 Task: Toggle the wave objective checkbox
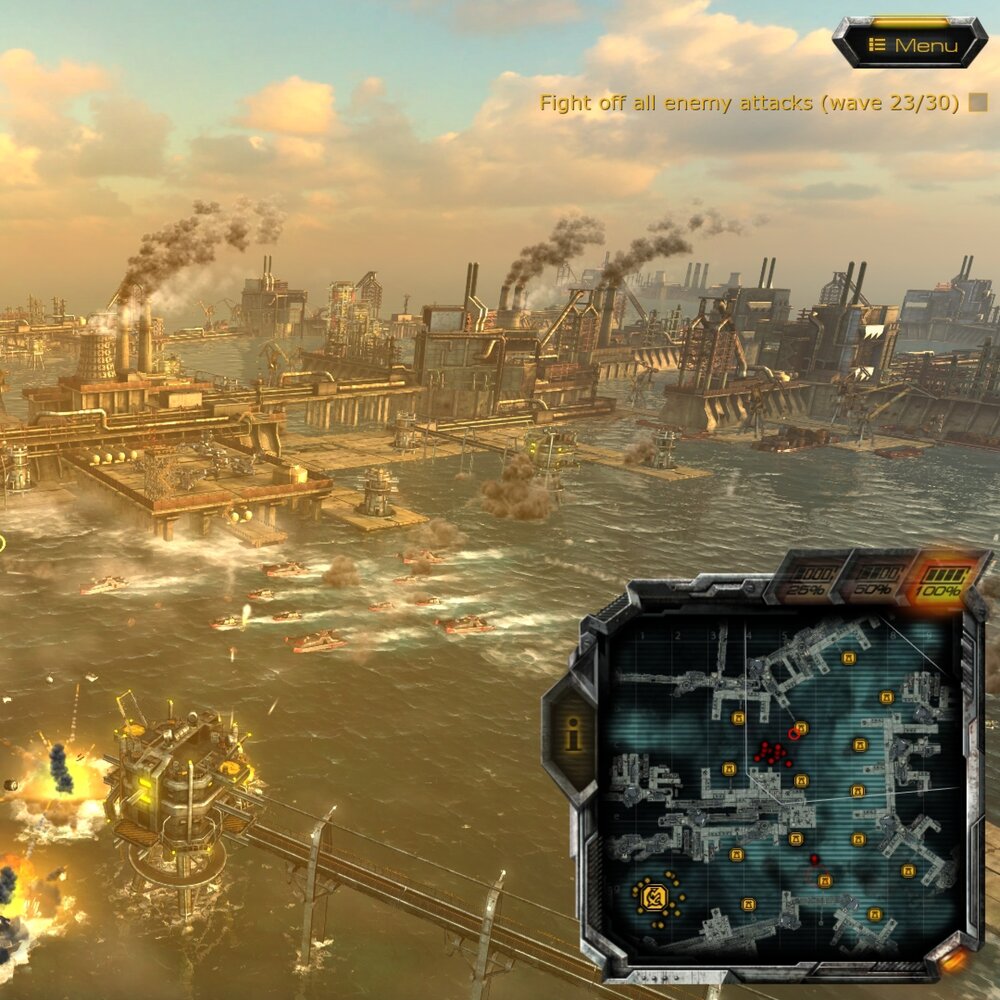[978, 102]
